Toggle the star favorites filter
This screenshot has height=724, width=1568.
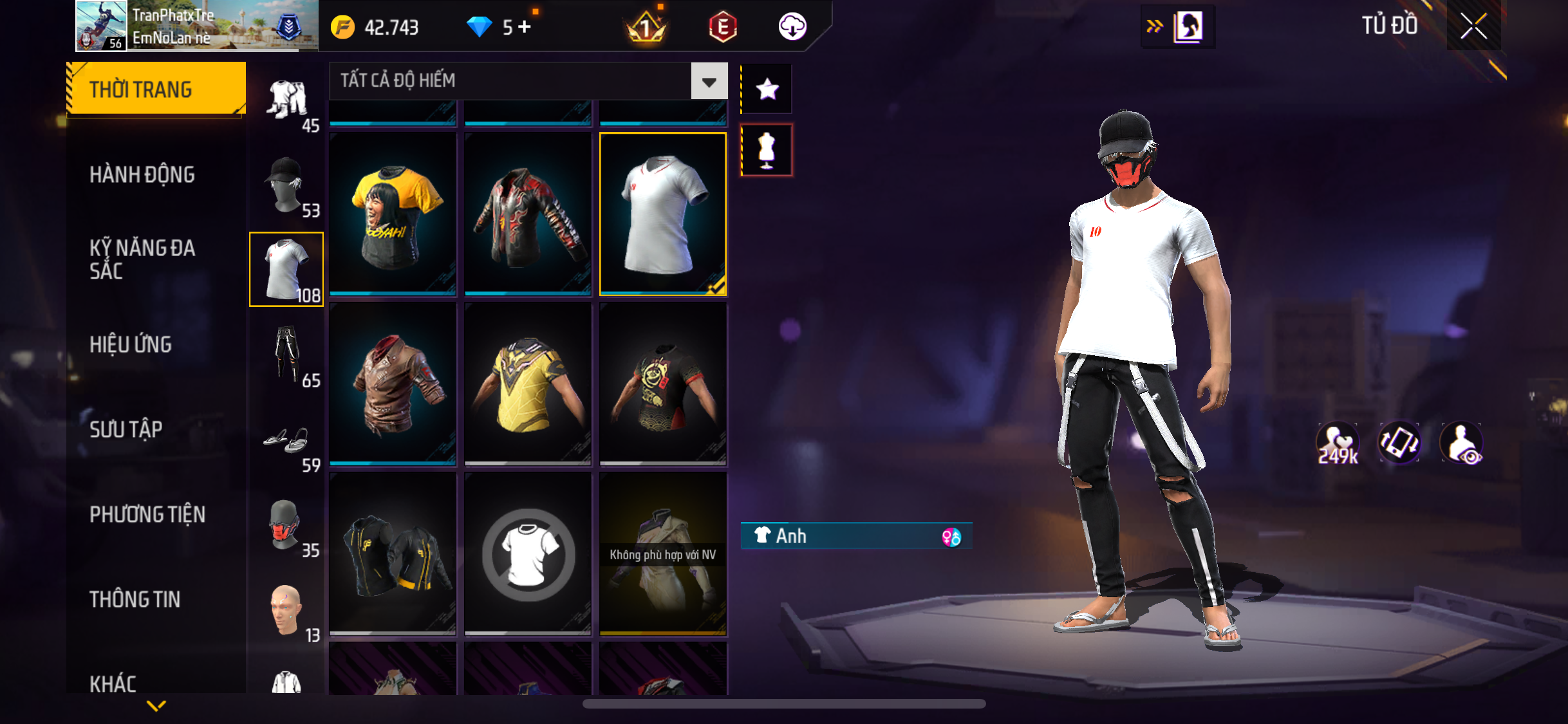tap(767, 89)
